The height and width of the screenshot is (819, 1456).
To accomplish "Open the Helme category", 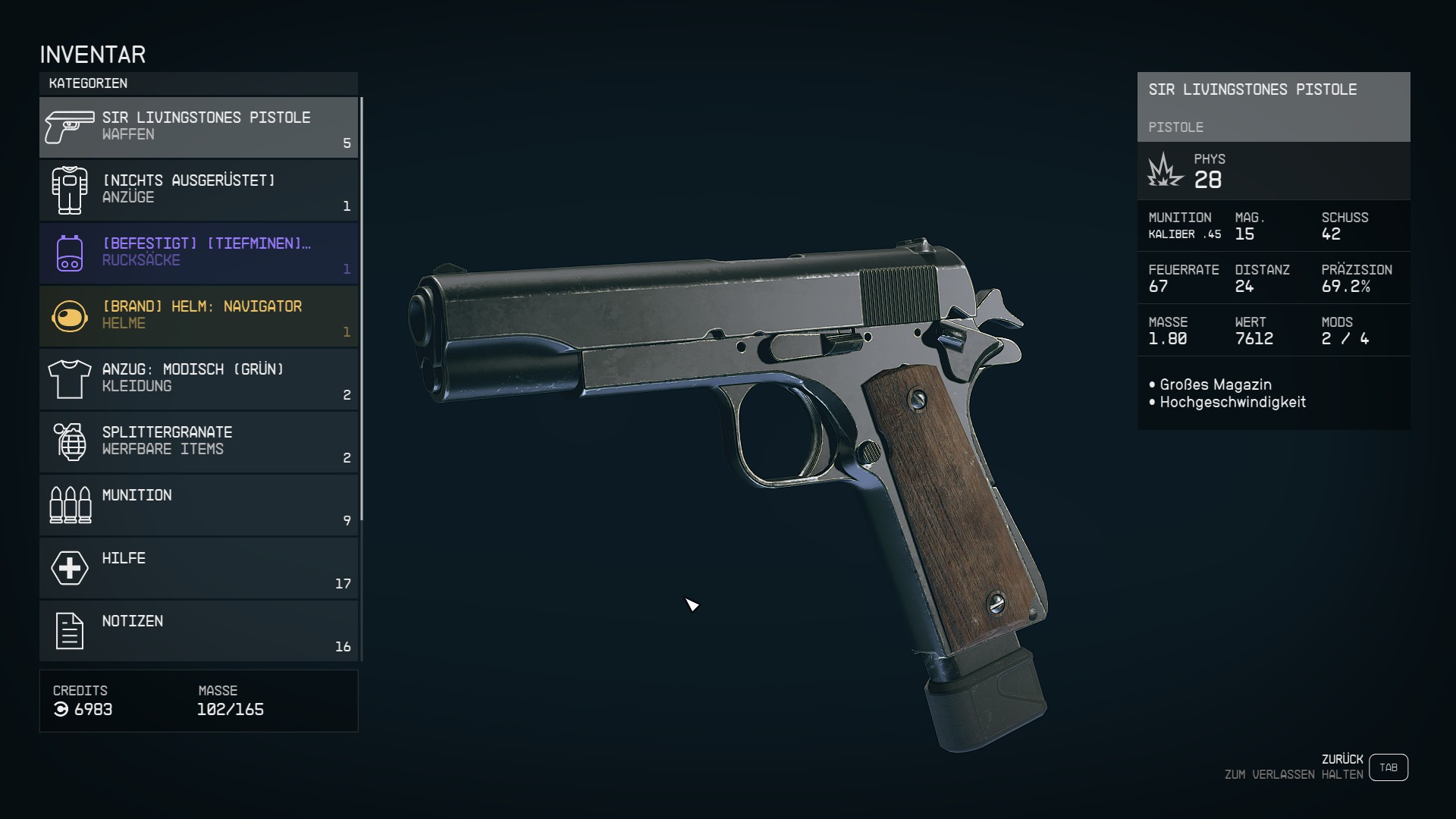I will click(x=199, y=316).
